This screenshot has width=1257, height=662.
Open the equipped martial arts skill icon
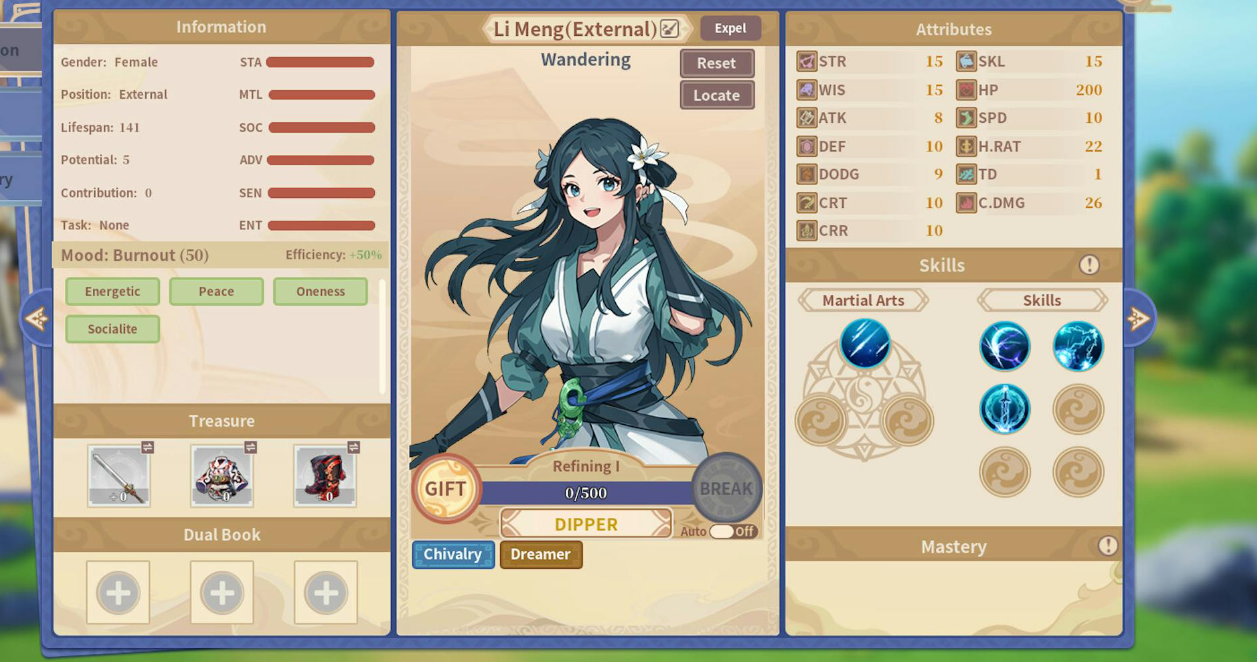click(865, 343)
